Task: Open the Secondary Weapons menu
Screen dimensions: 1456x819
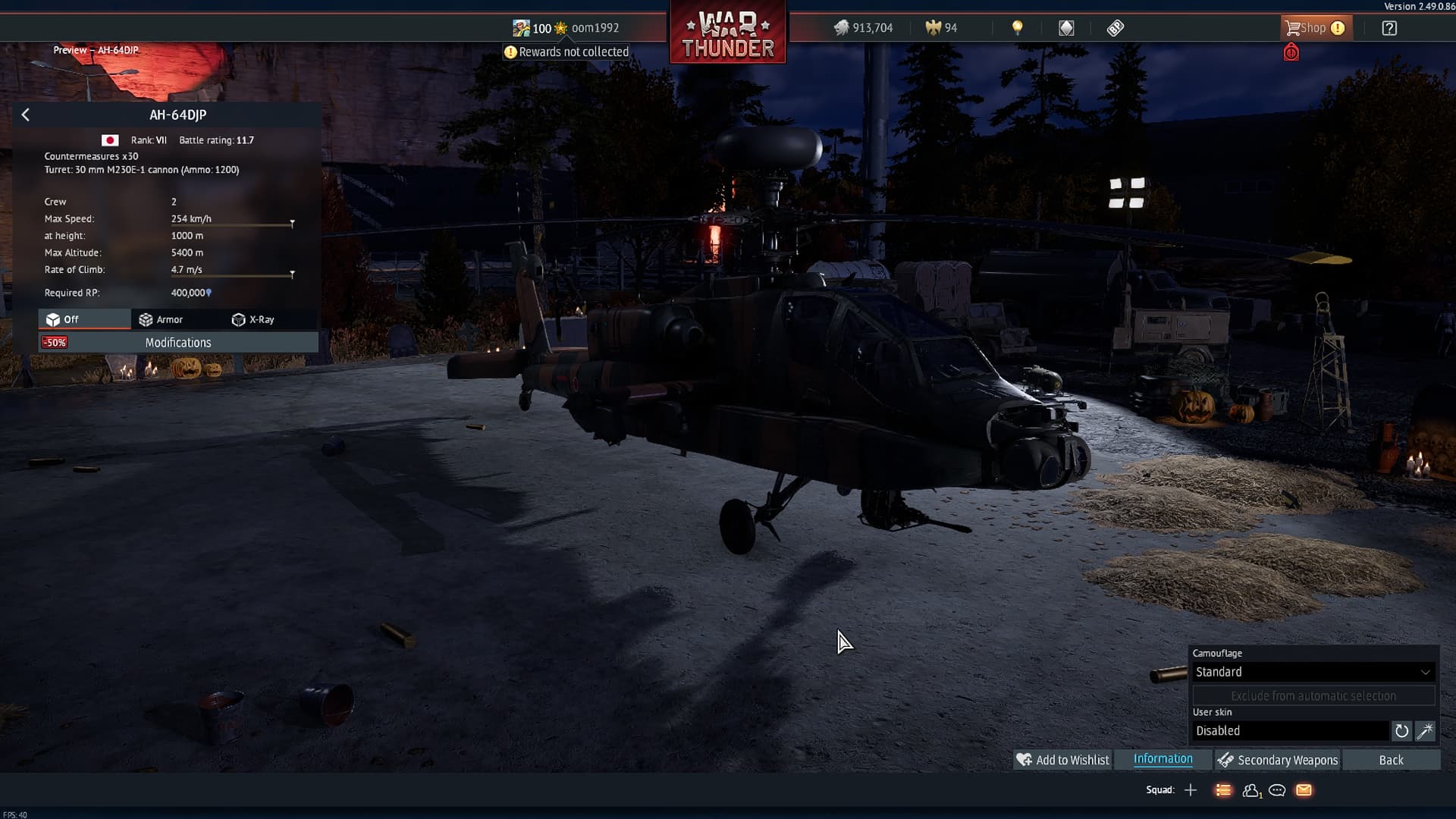Action: pos(1285,759)
